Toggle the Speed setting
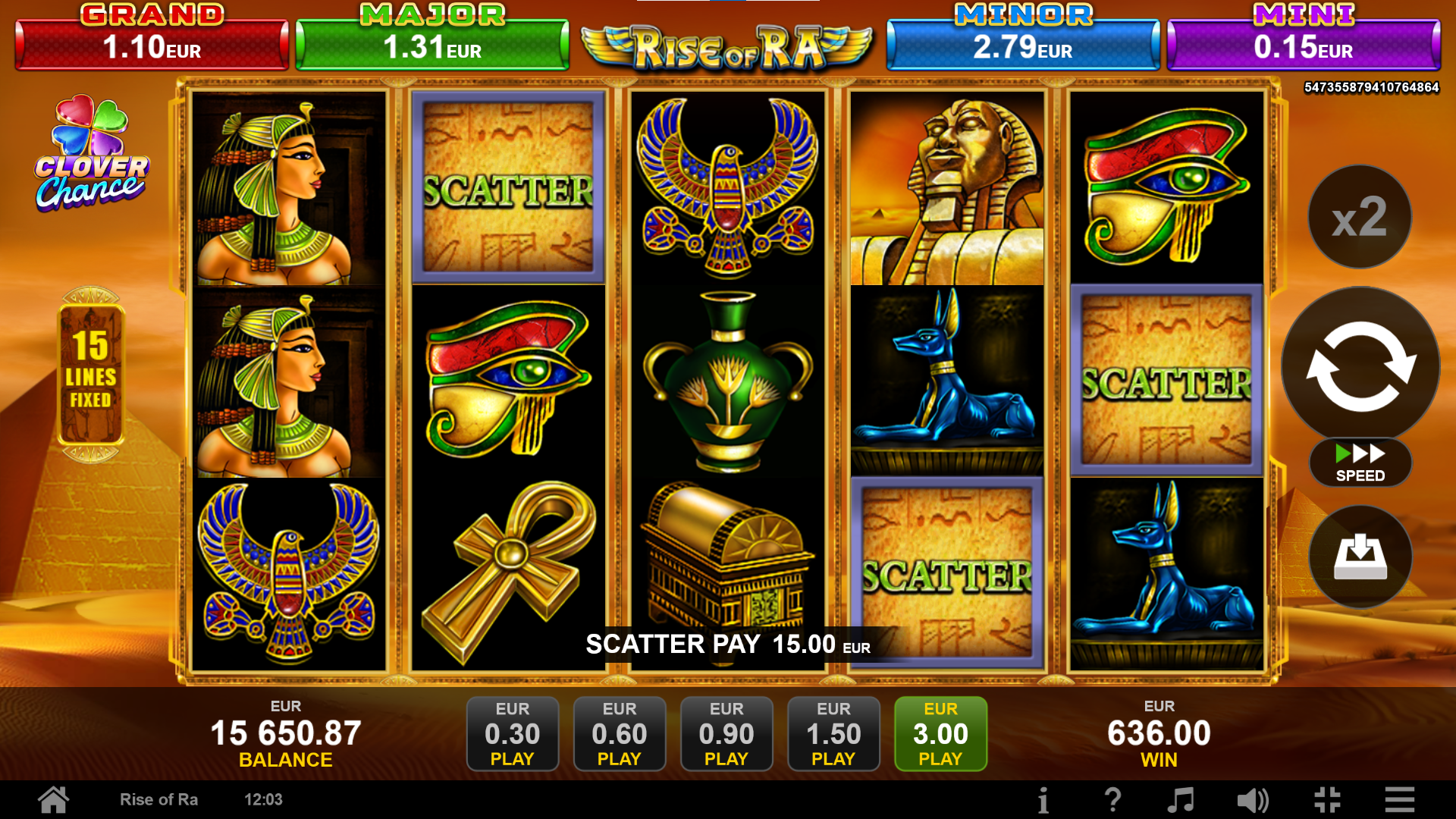This screenshot has width=1456, height=819. [x=1359, y=461]
